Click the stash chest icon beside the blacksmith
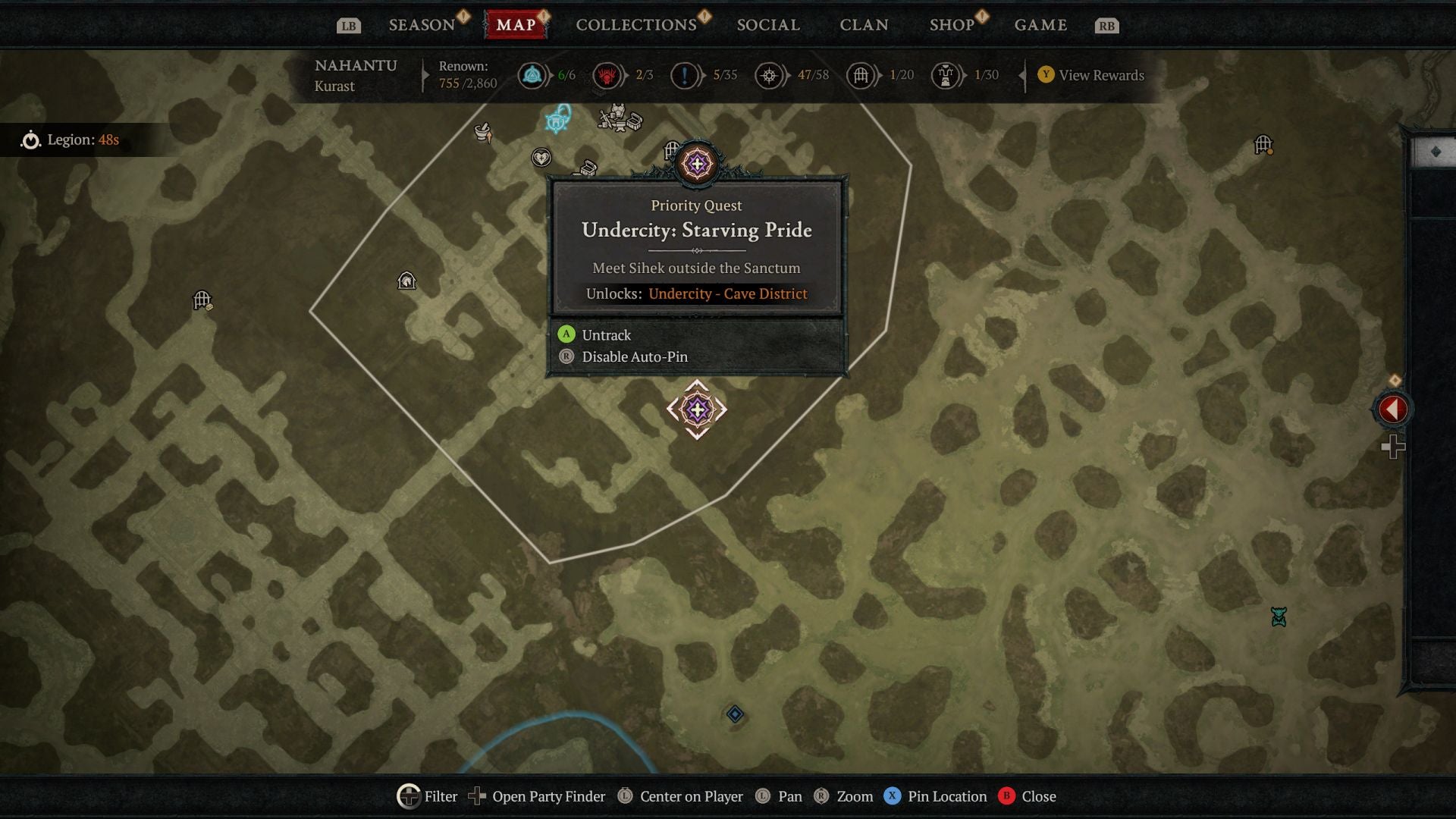Image resolution: width=1456 pixels, height=819 pixels. point(633,123)
